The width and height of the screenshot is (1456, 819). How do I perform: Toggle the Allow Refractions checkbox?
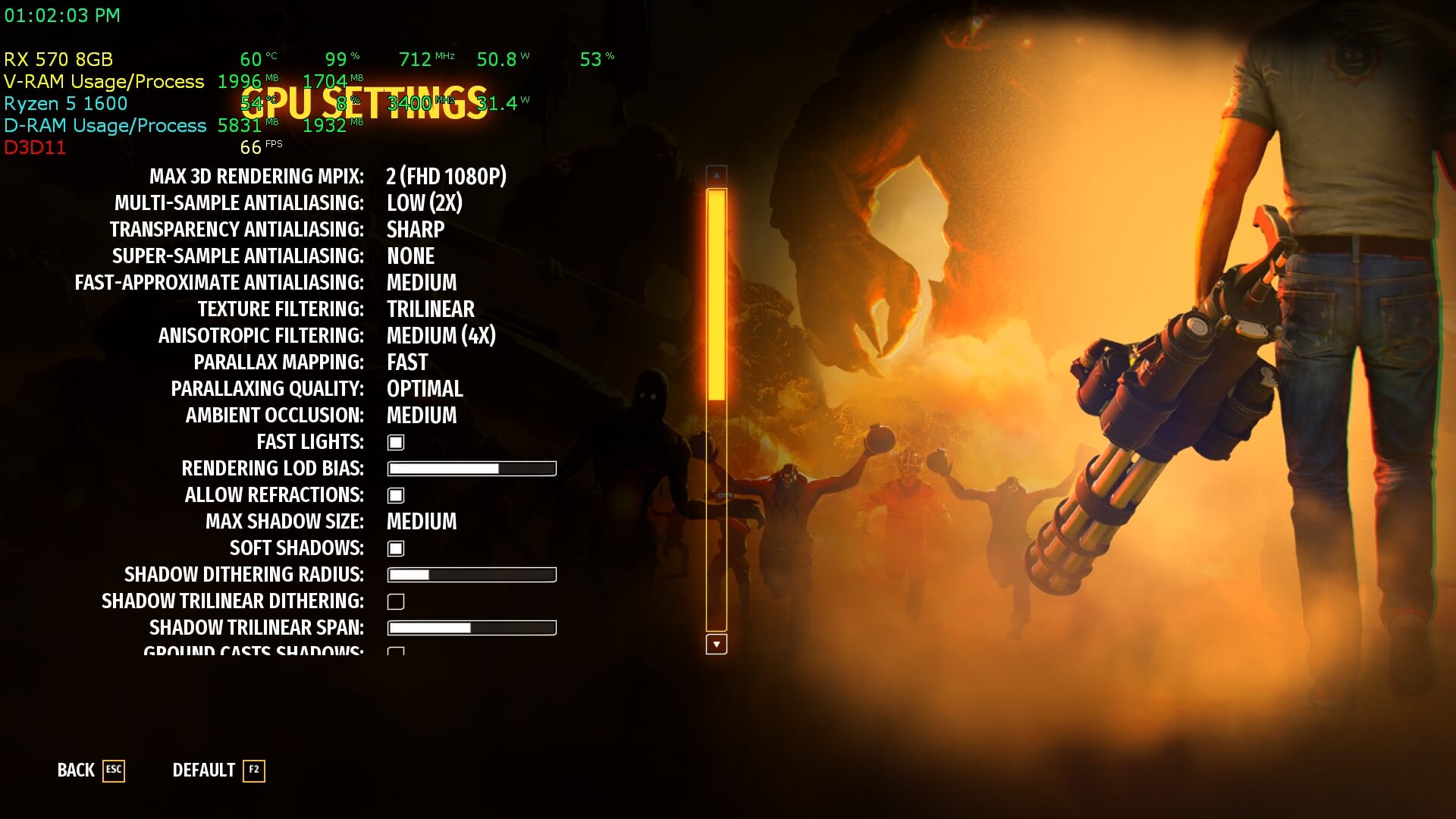coord(396,495)
